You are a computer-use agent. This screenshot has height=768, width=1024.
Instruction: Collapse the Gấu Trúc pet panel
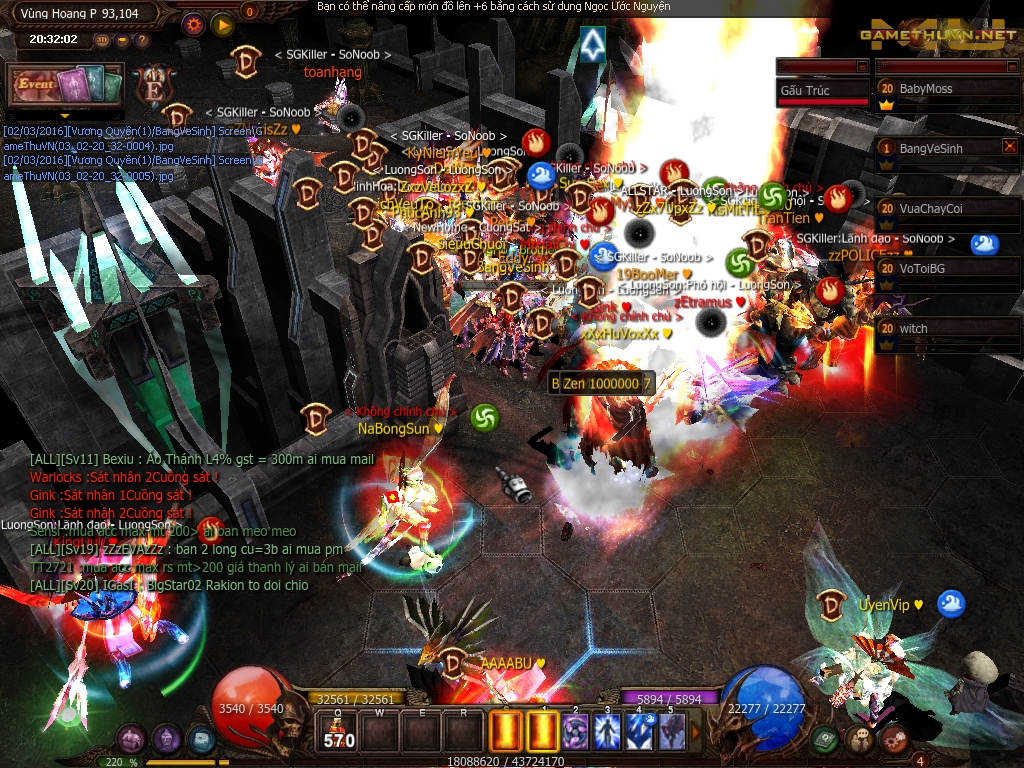[x=862, y=66]
